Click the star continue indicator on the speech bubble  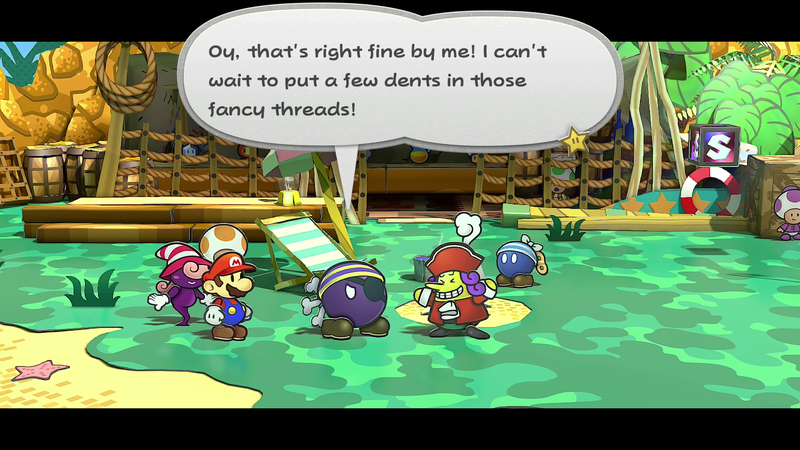[575, 141]
